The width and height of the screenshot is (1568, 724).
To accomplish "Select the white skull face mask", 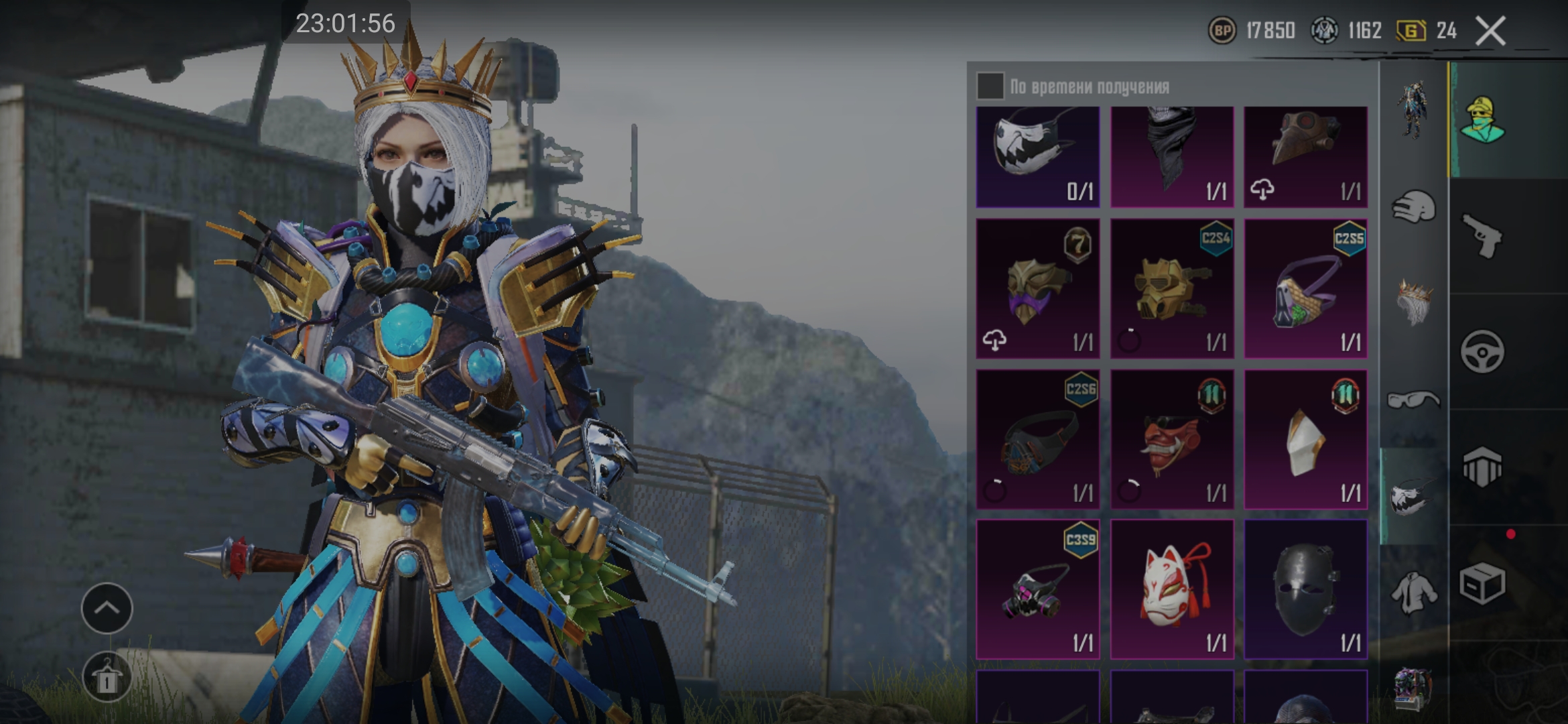I will (x=1037, y=156).
